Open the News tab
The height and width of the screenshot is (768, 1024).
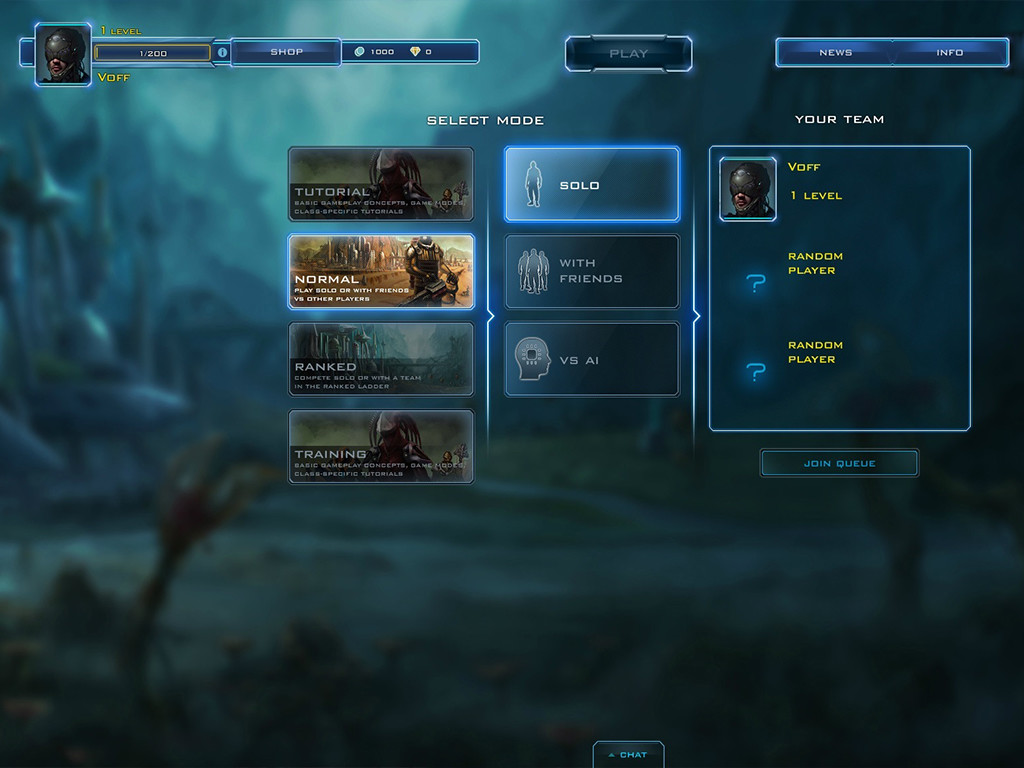coord(835,53)
